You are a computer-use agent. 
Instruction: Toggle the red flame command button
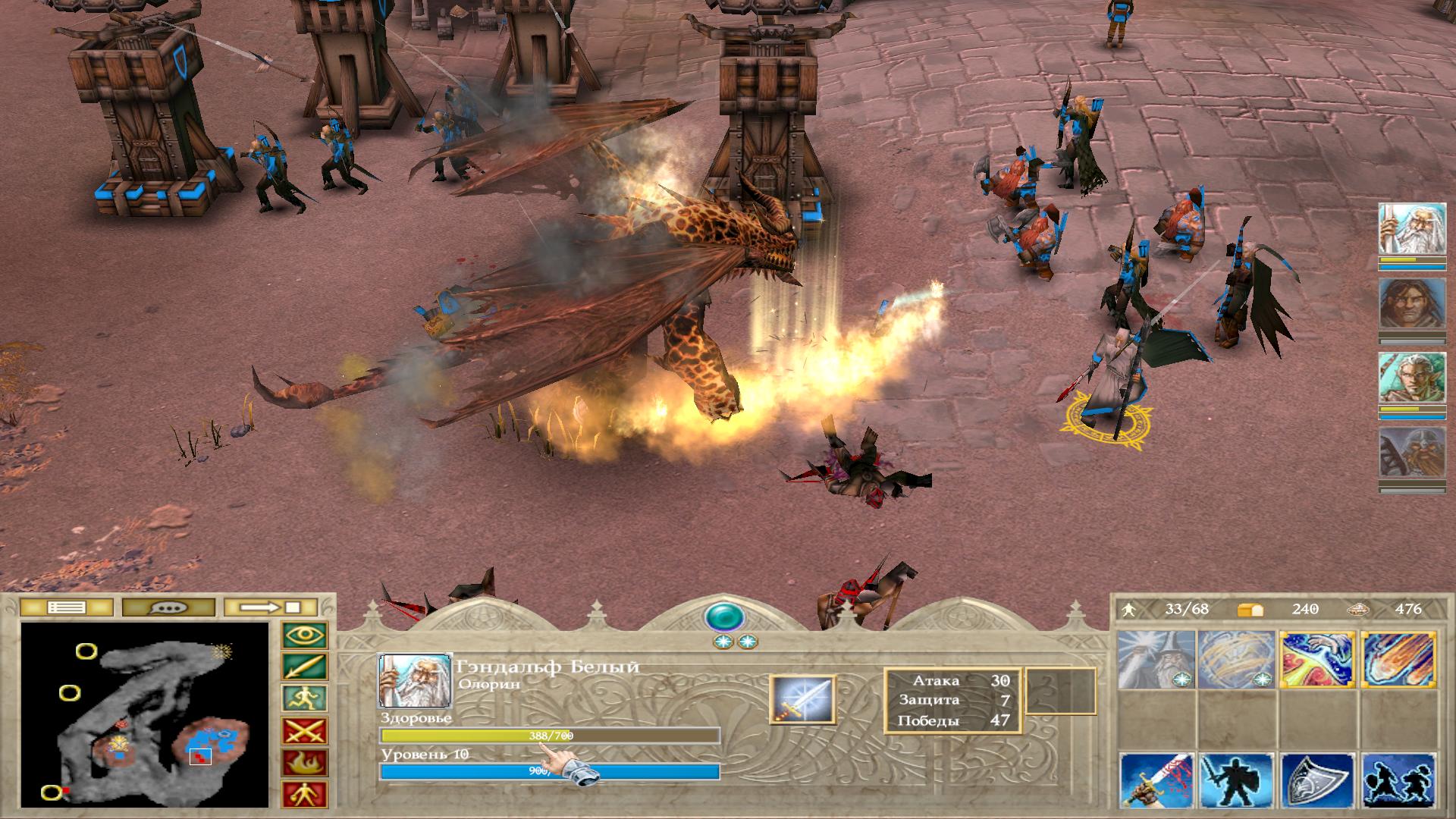pos(305,763)
